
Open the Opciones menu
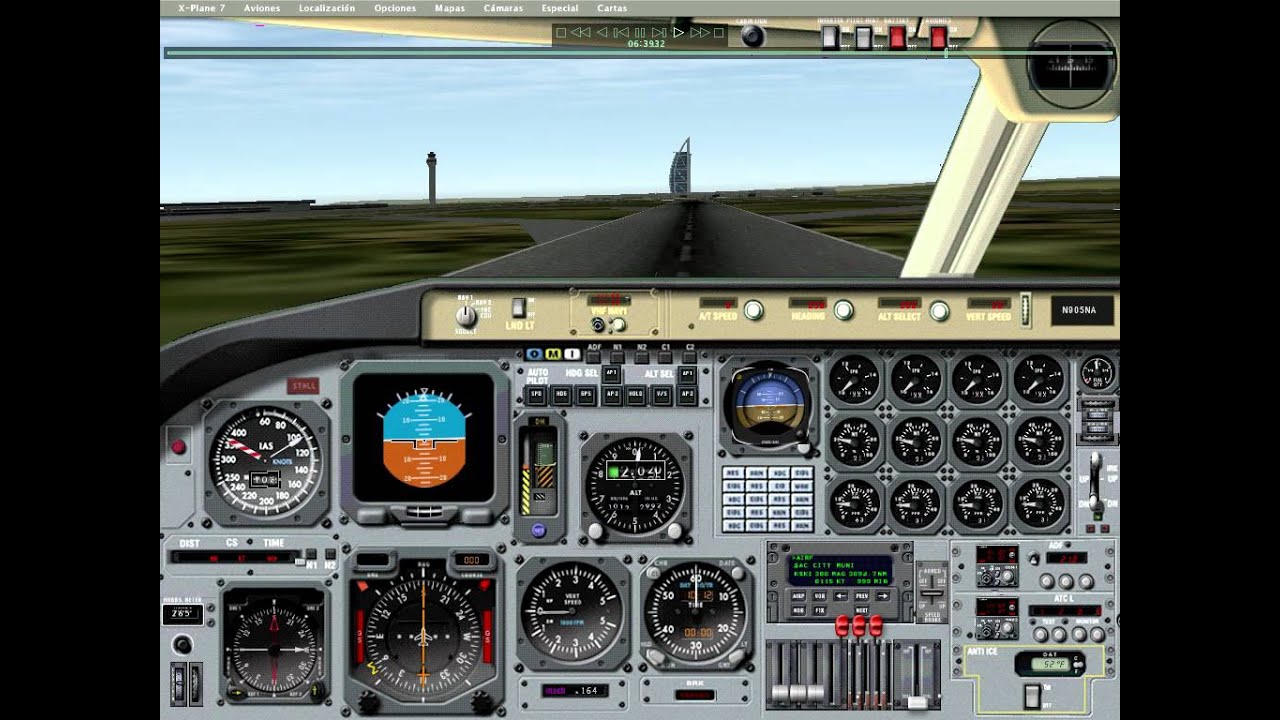(x=394, y=7)
